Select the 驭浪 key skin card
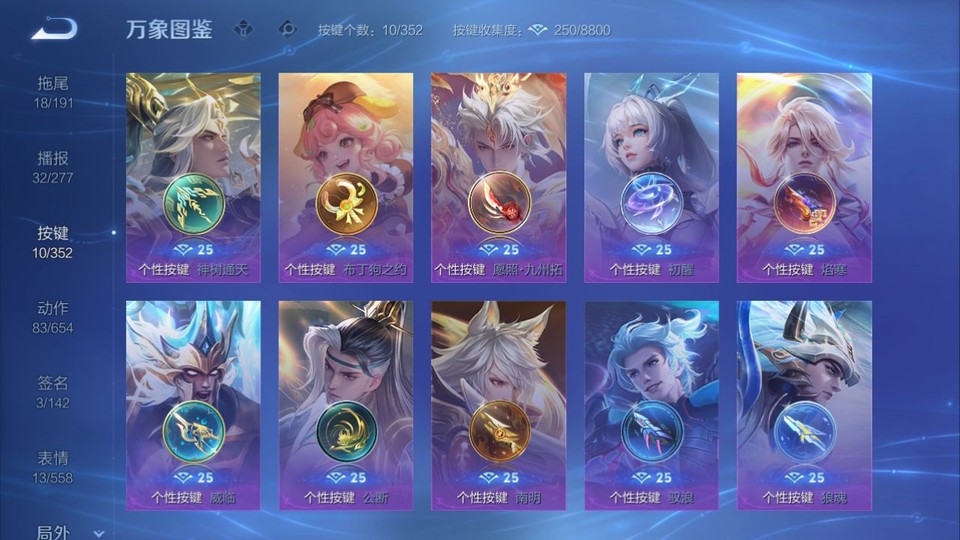This screenshot has width=960, height=540. [651, 405]
